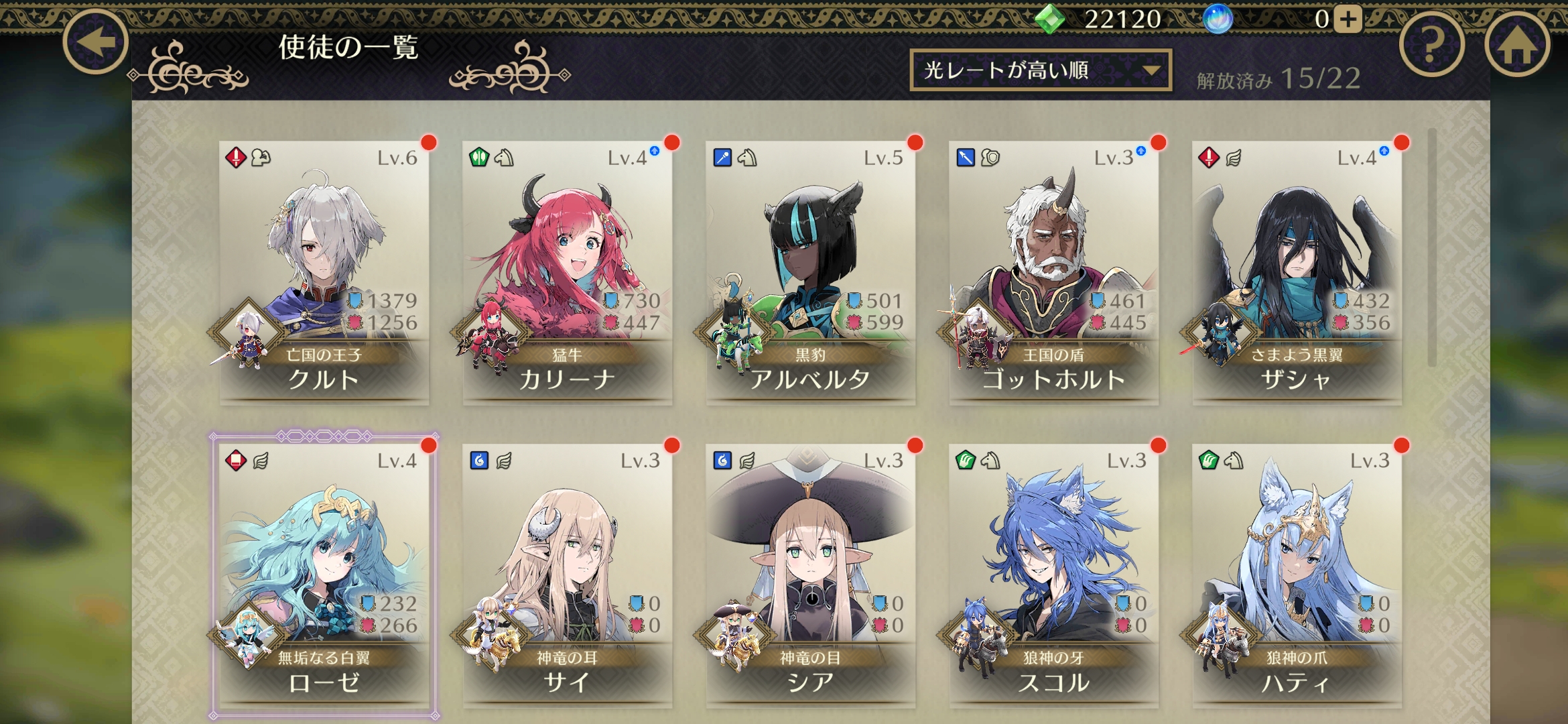The height and width of the screenshot is (724, 1568).
Task: Add orbs with the plus button
Action: (1348, 19)
